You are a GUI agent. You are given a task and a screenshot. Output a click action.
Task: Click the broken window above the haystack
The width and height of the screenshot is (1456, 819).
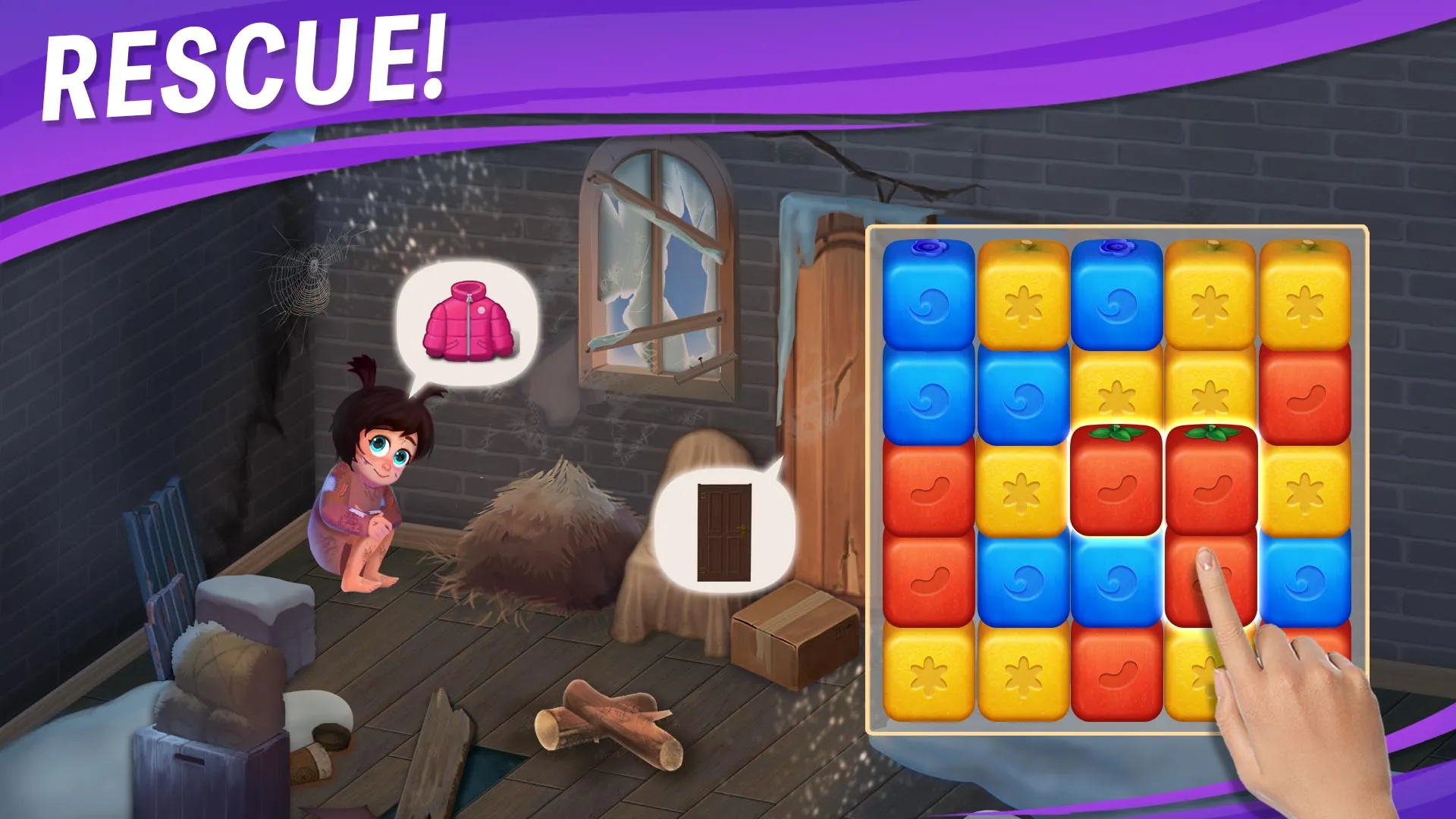coord(656,250)
